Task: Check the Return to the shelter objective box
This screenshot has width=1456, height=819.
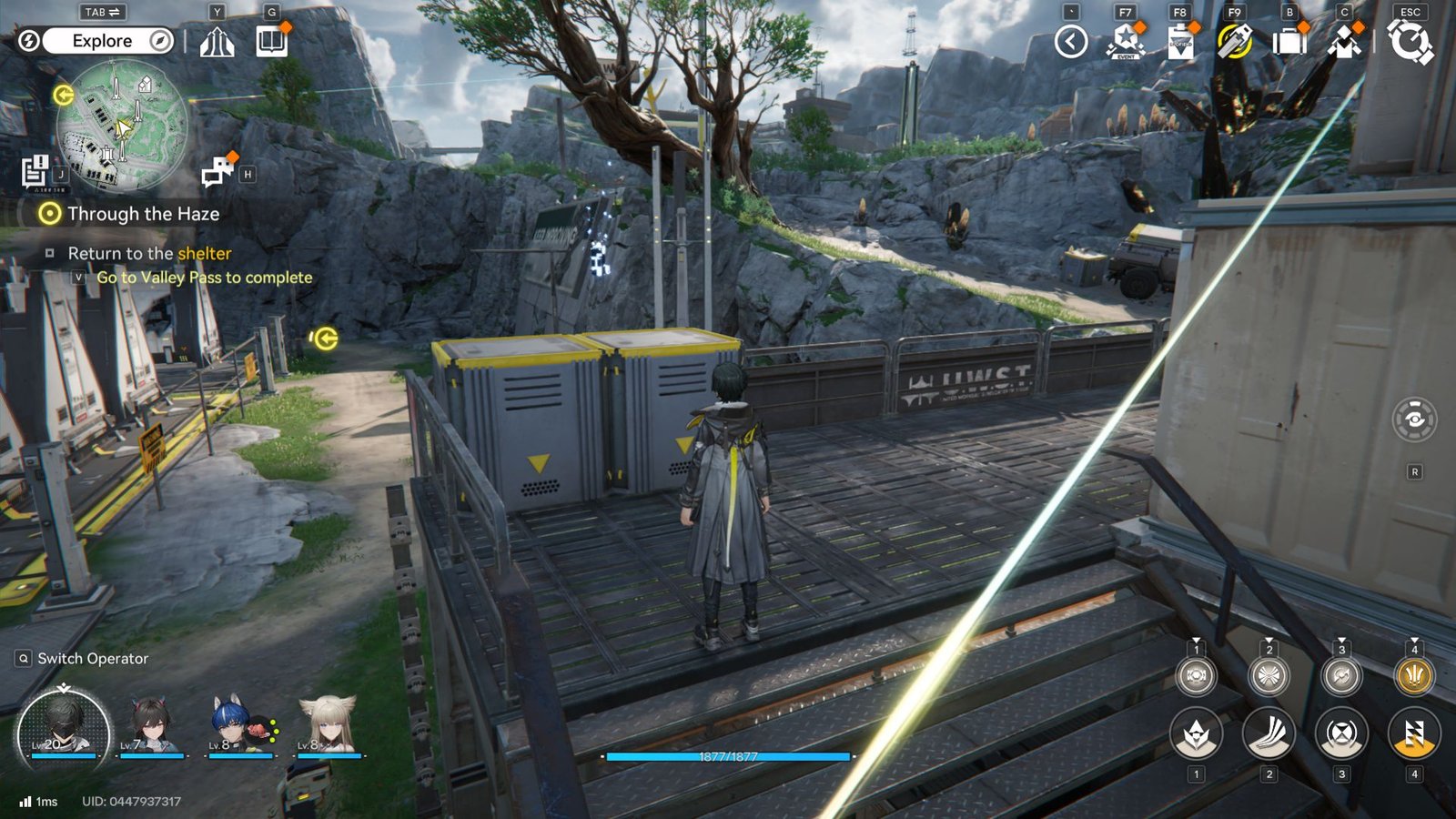Action: [x=52, y=253]
